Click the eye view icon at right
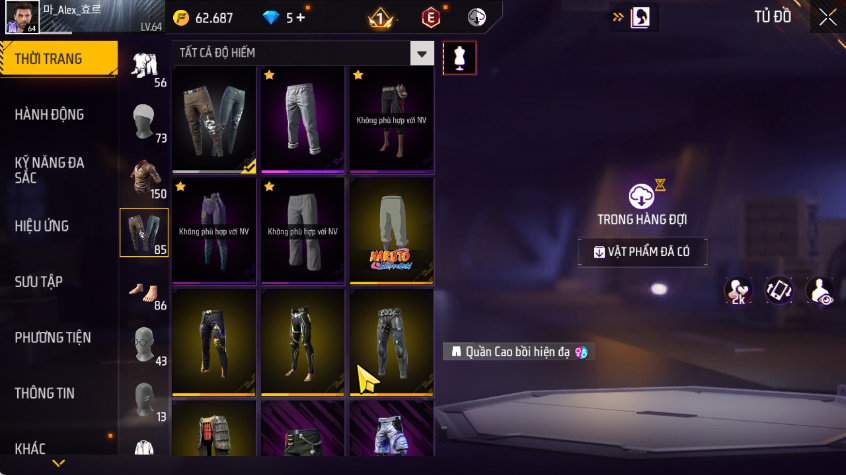846x475 pixels. click(x=820, y=290)
